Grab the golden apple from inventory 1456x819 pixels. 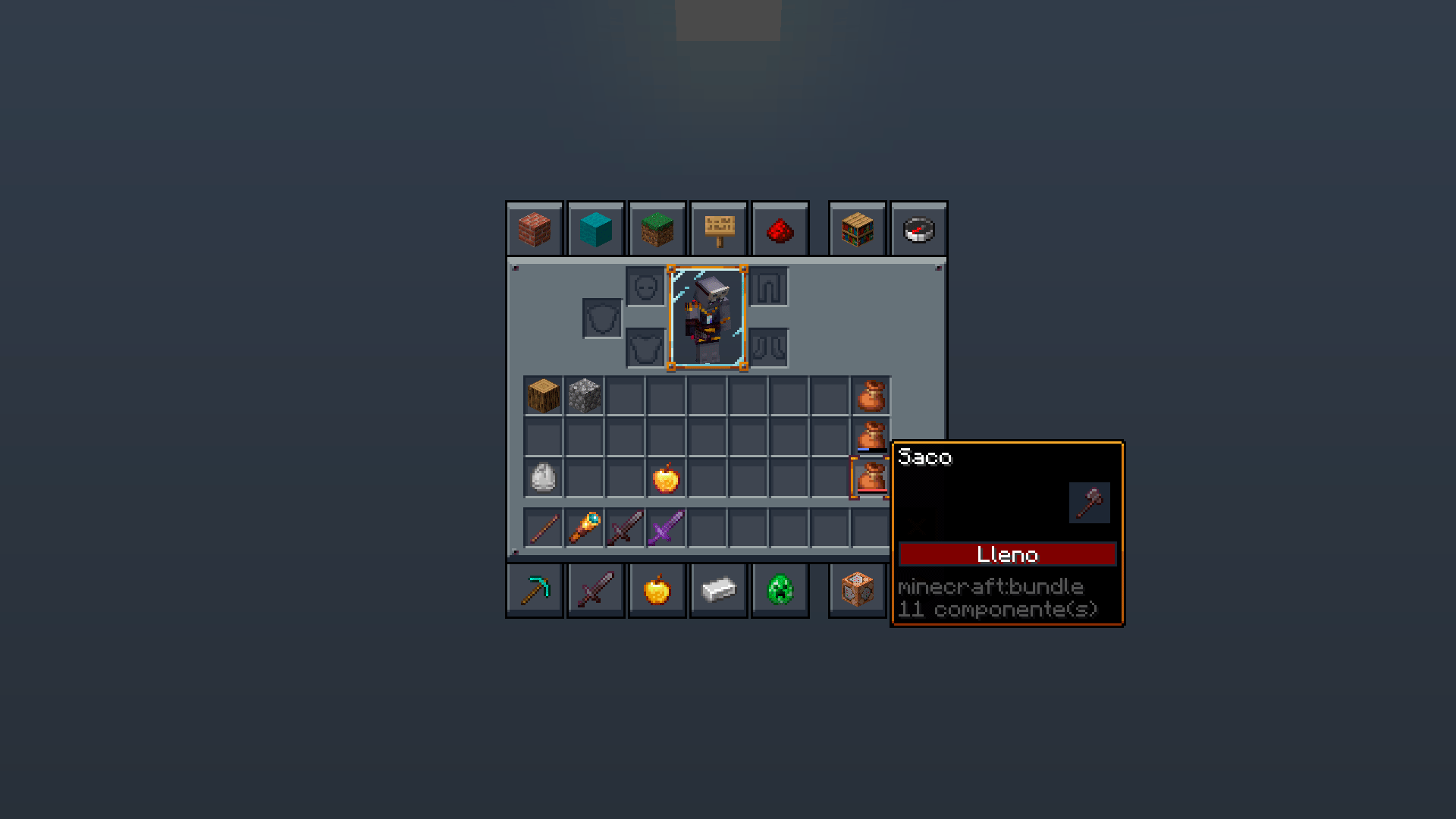coord(665,478)
